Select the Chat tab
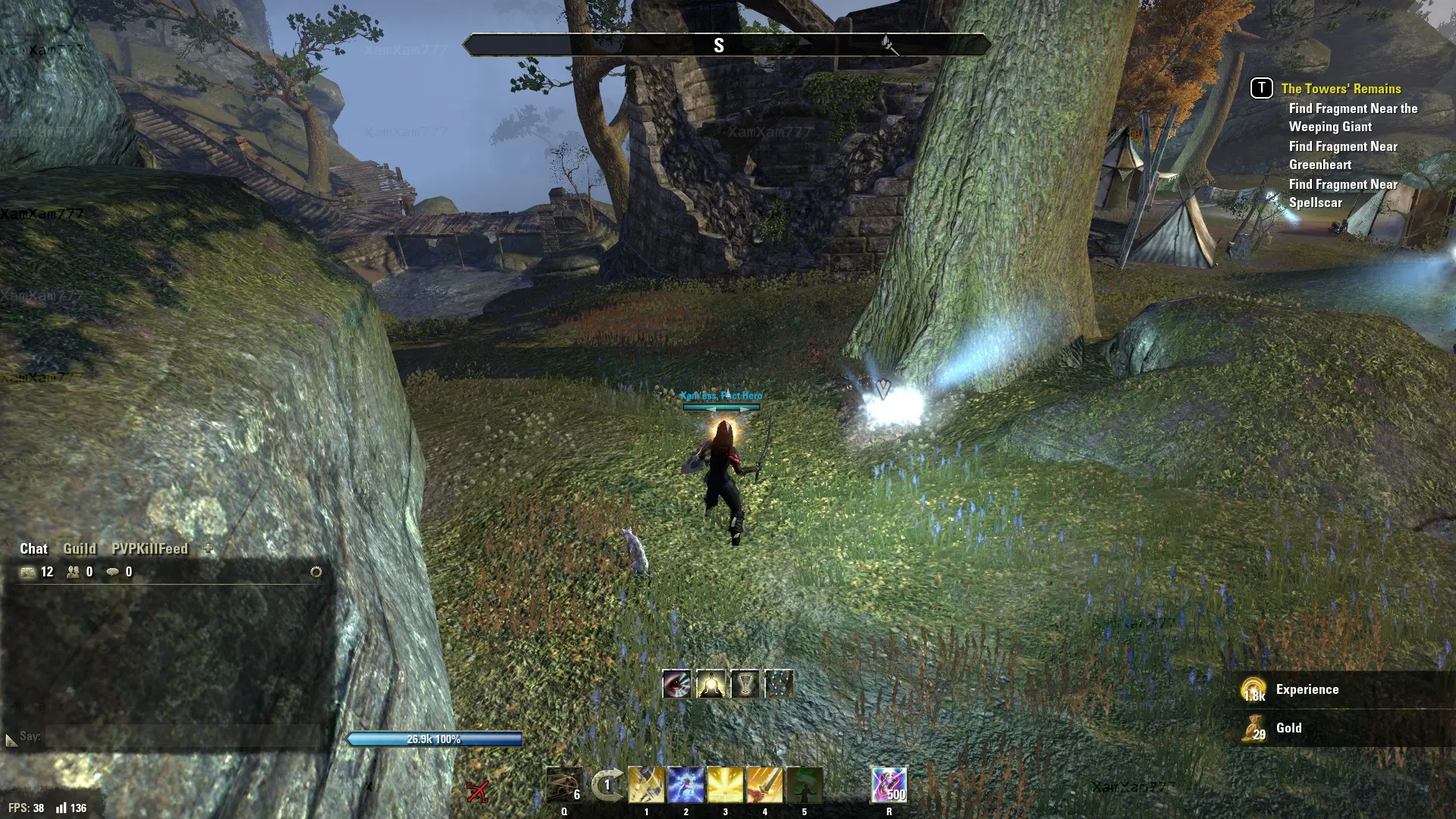 pyautogui.click(x=33, y=548)
